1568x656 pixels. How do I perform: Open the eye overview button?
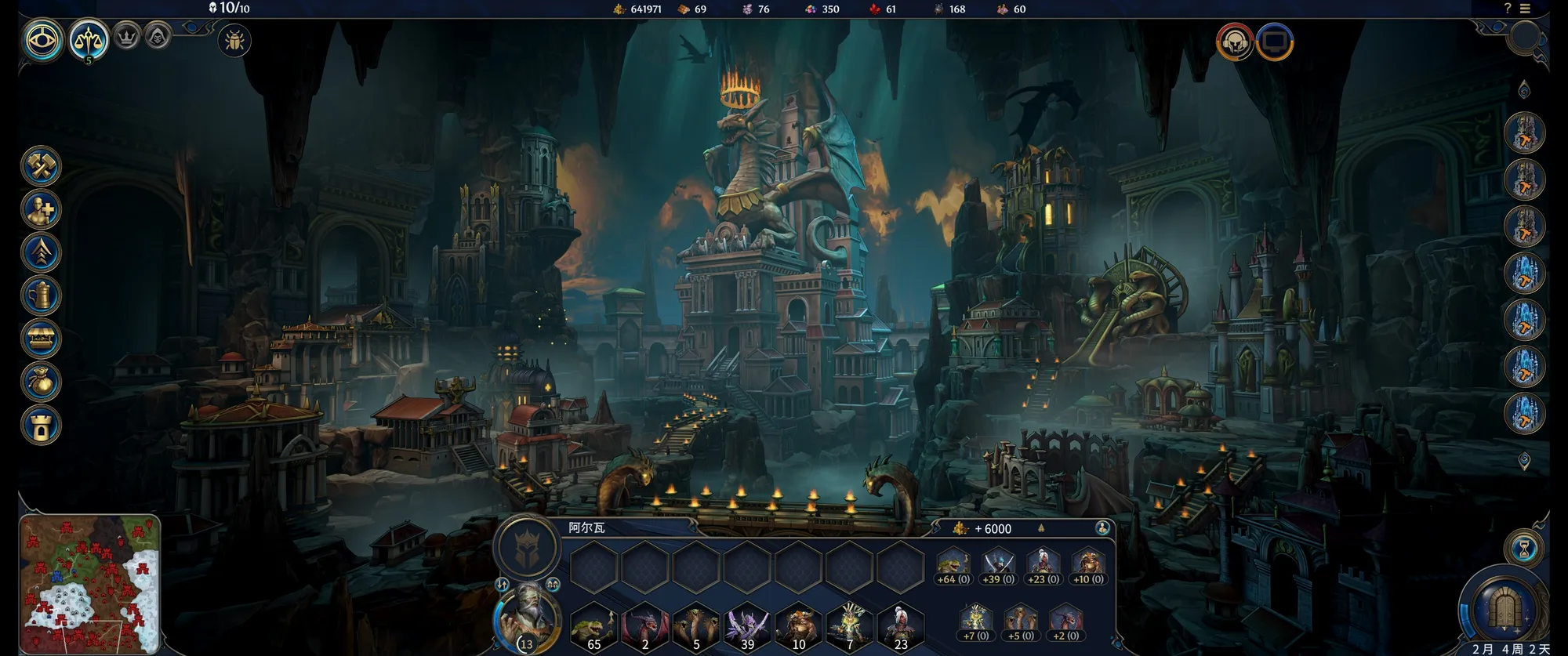42,40
